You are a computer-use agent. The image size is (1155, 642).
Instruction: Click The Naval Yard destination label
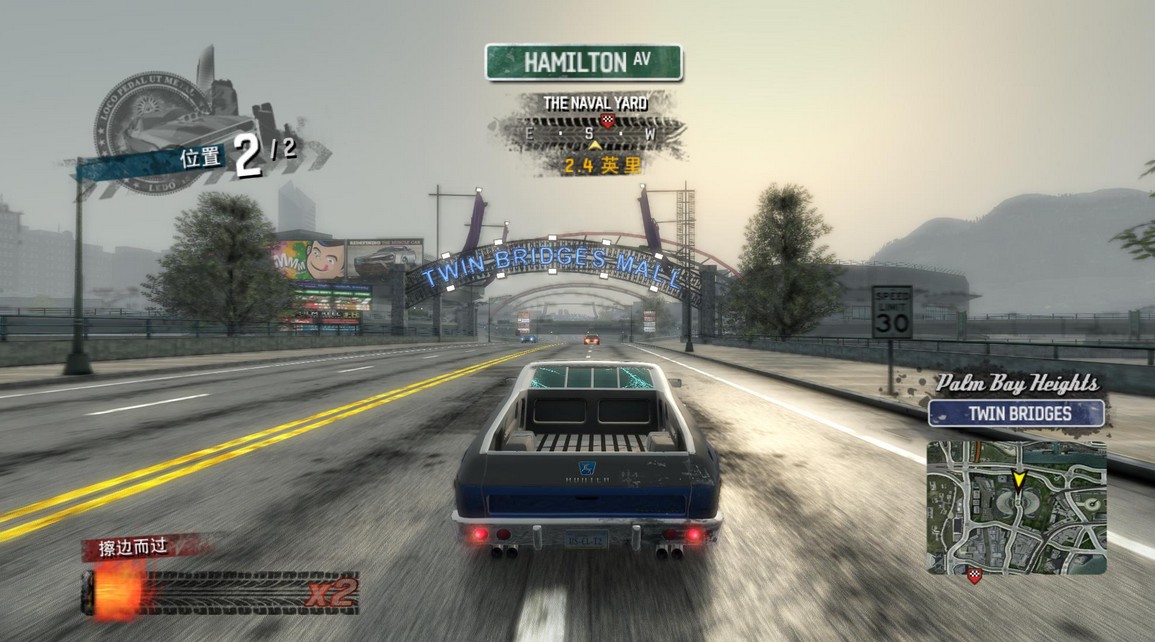coord(595,103)
